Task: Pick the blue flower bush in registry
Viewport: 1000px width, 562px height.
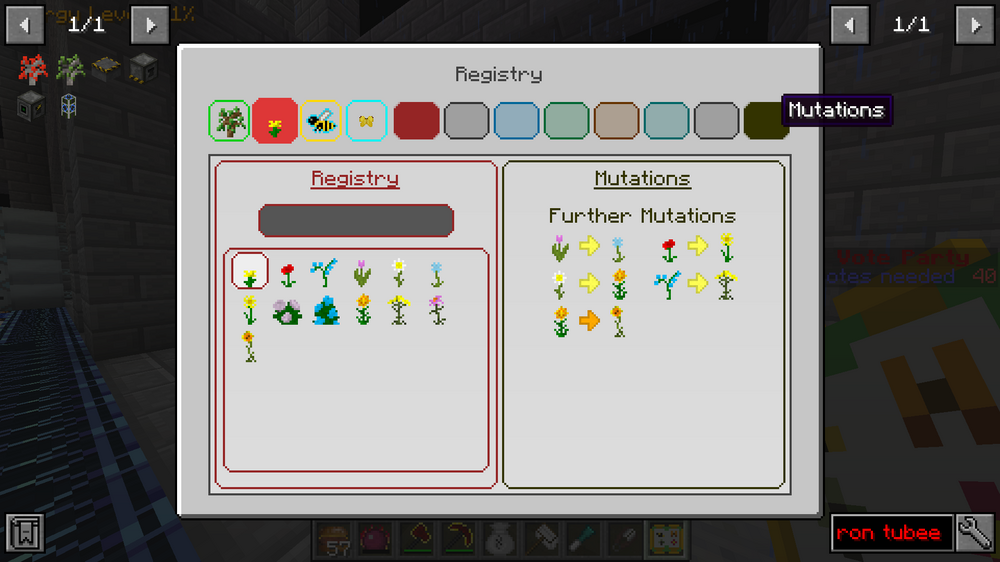Action: click(x=326, y=312)
